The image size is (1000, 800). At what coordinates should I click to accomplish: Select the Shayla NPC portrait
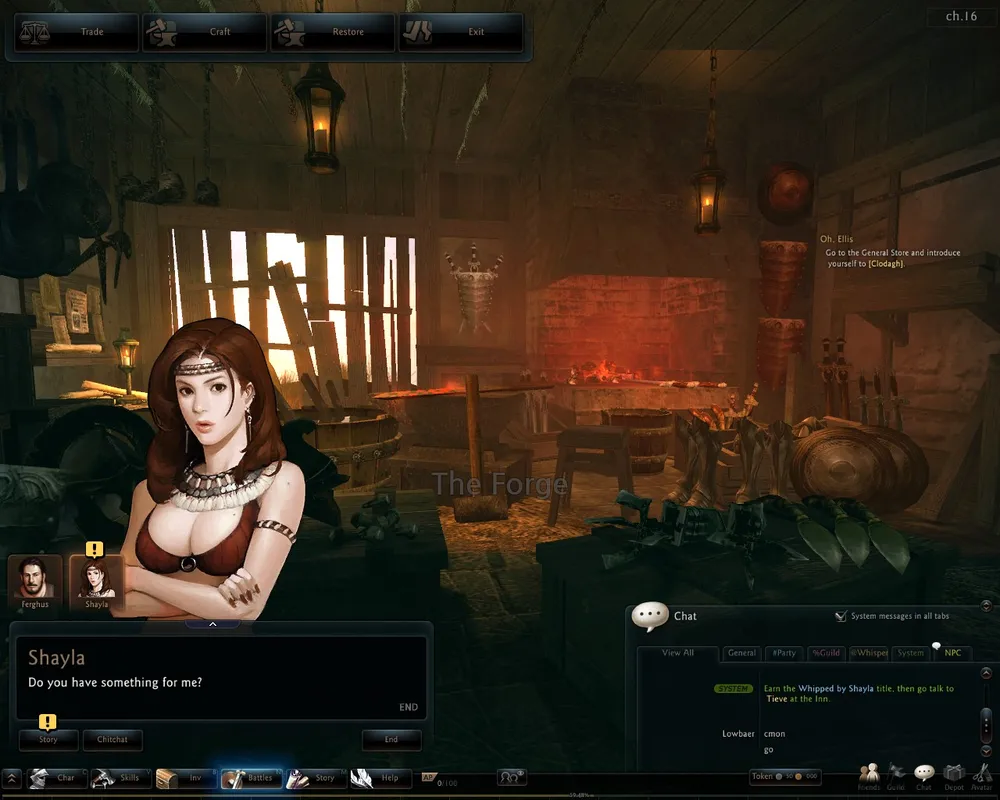tap(96, 580)
